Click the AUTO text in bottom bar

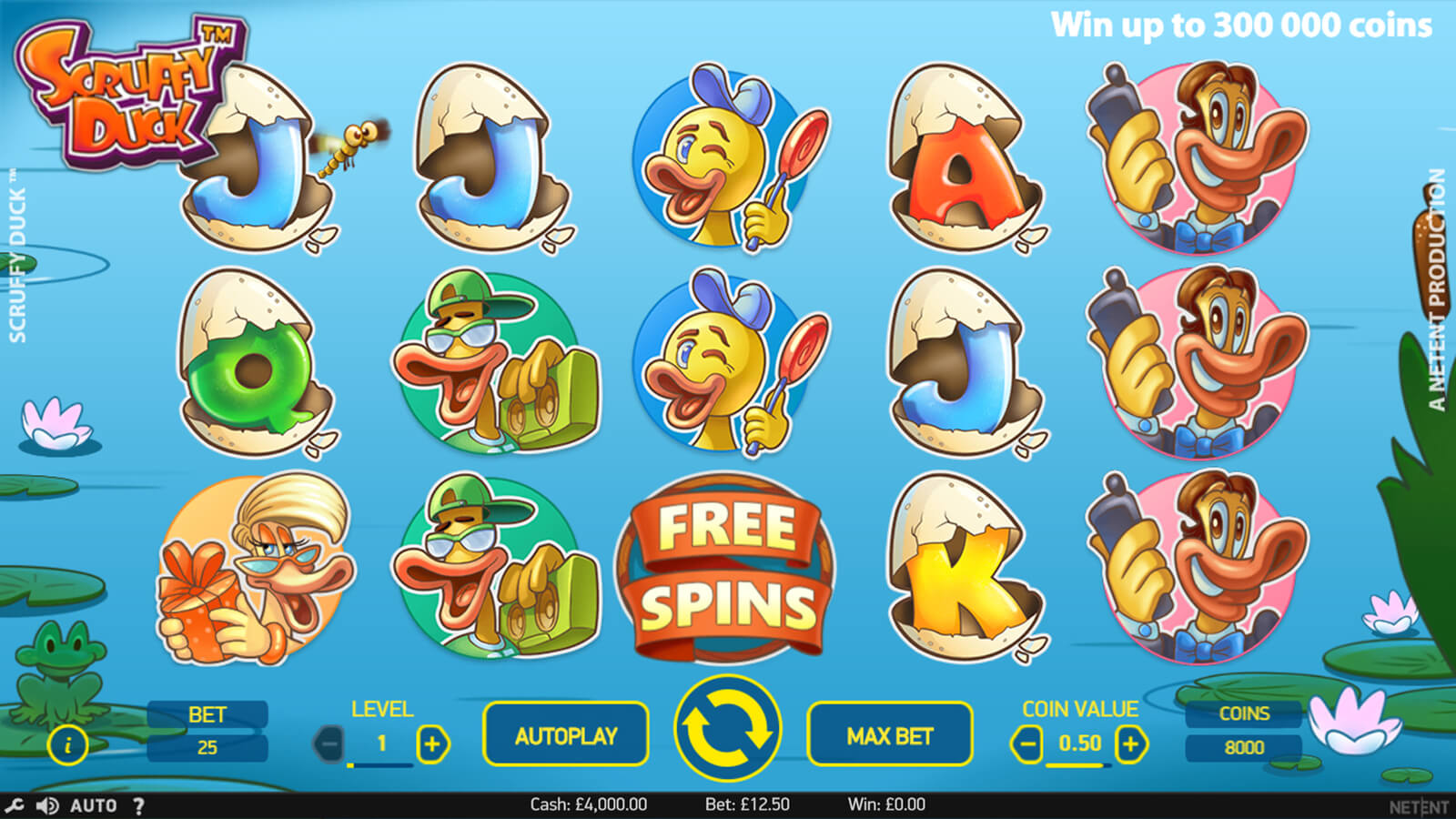[x=93, y=805]
